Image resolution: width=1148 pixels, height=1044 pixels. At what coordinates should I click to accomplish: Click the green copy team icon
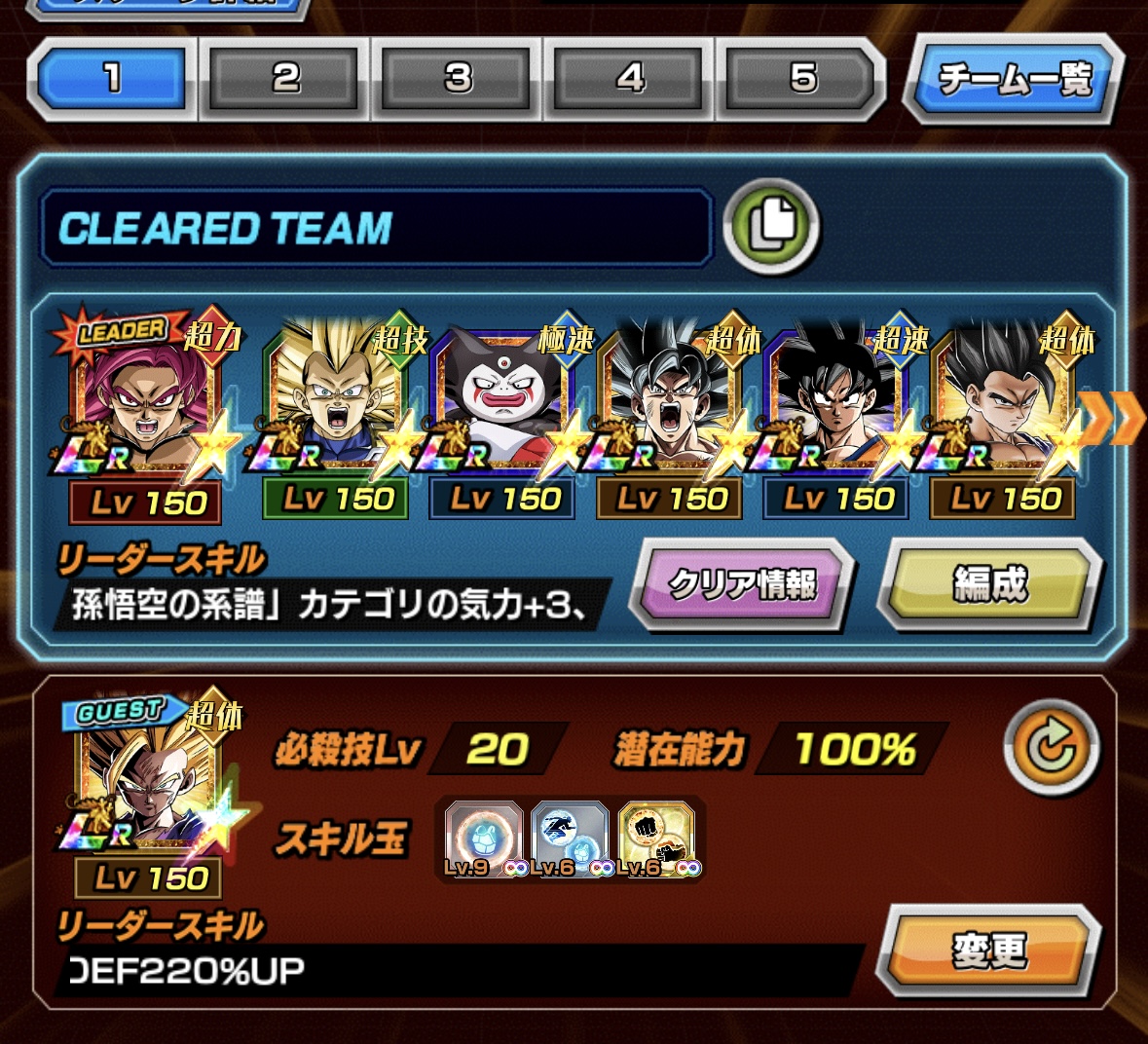(x=771, y=226)
